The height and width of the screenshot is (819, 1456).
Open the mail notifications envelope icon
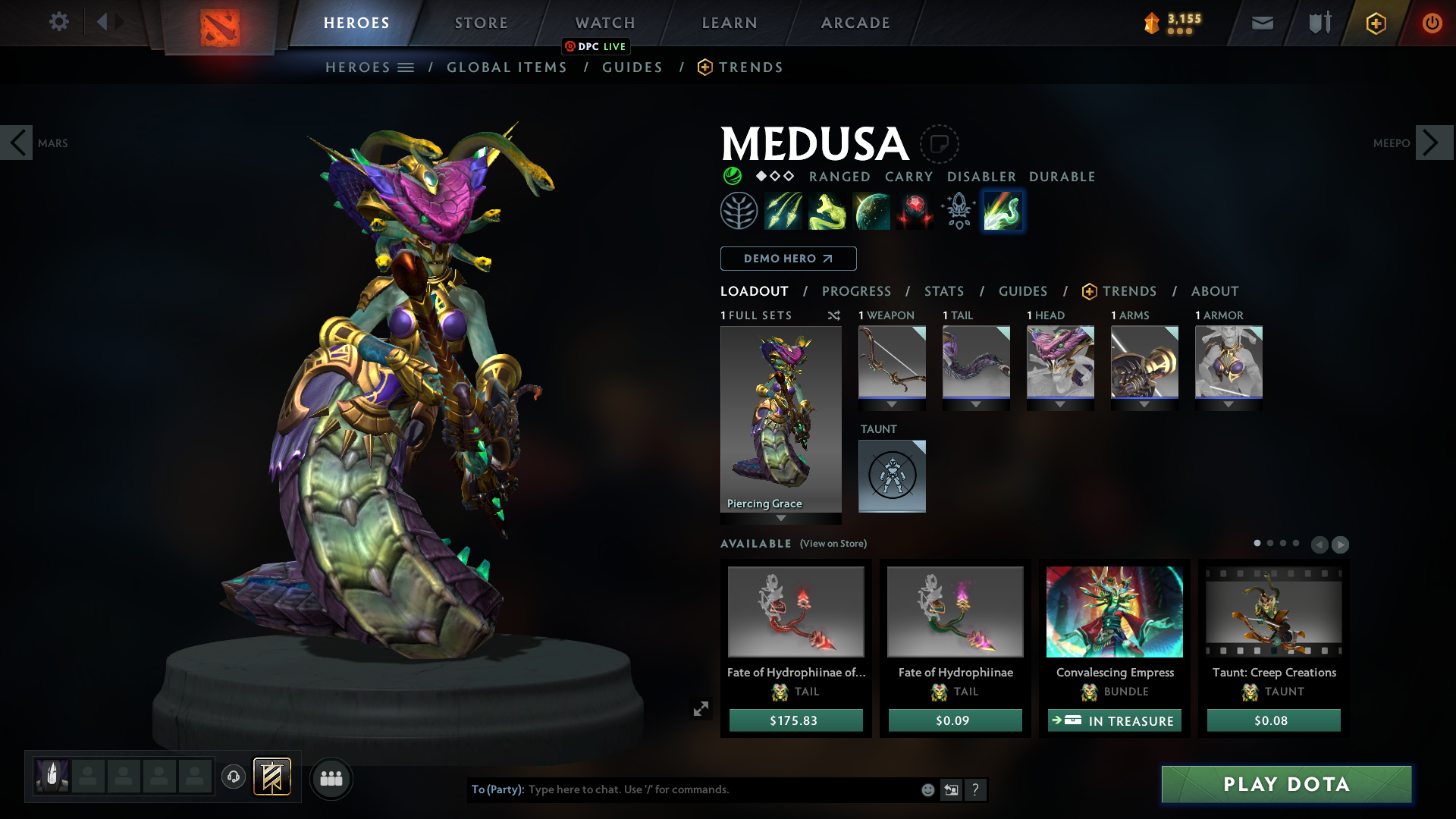pos(1262,23)
